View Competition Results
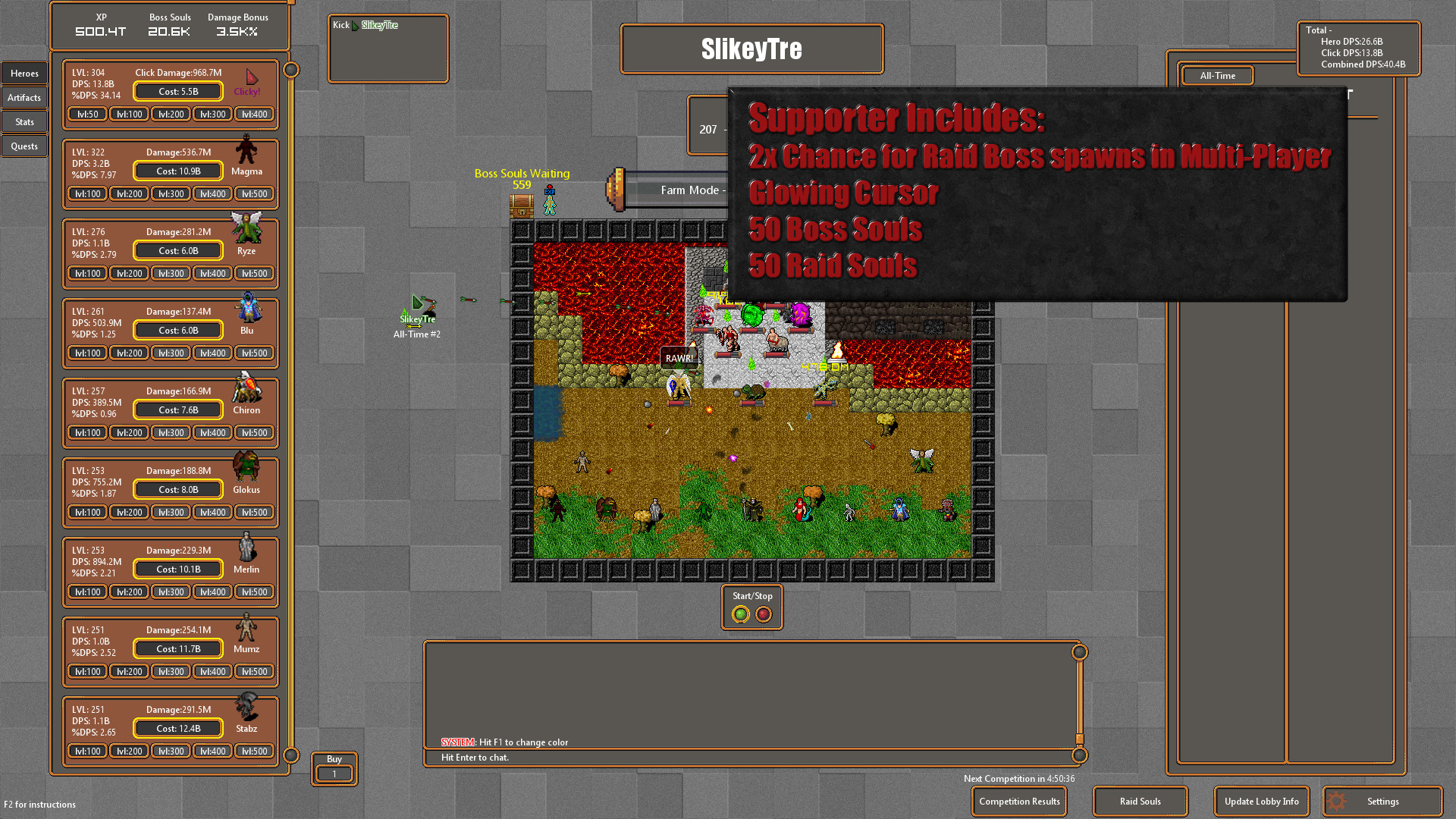This screenshot has height=819, width=1456. [x=1018, y=802]
